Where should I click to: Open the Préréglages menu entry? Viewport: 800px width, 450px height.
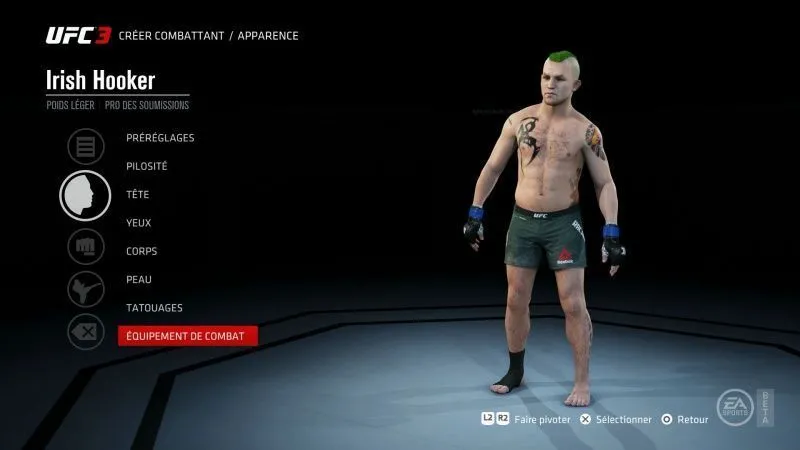pyautogui.click(x=160, y=138)
